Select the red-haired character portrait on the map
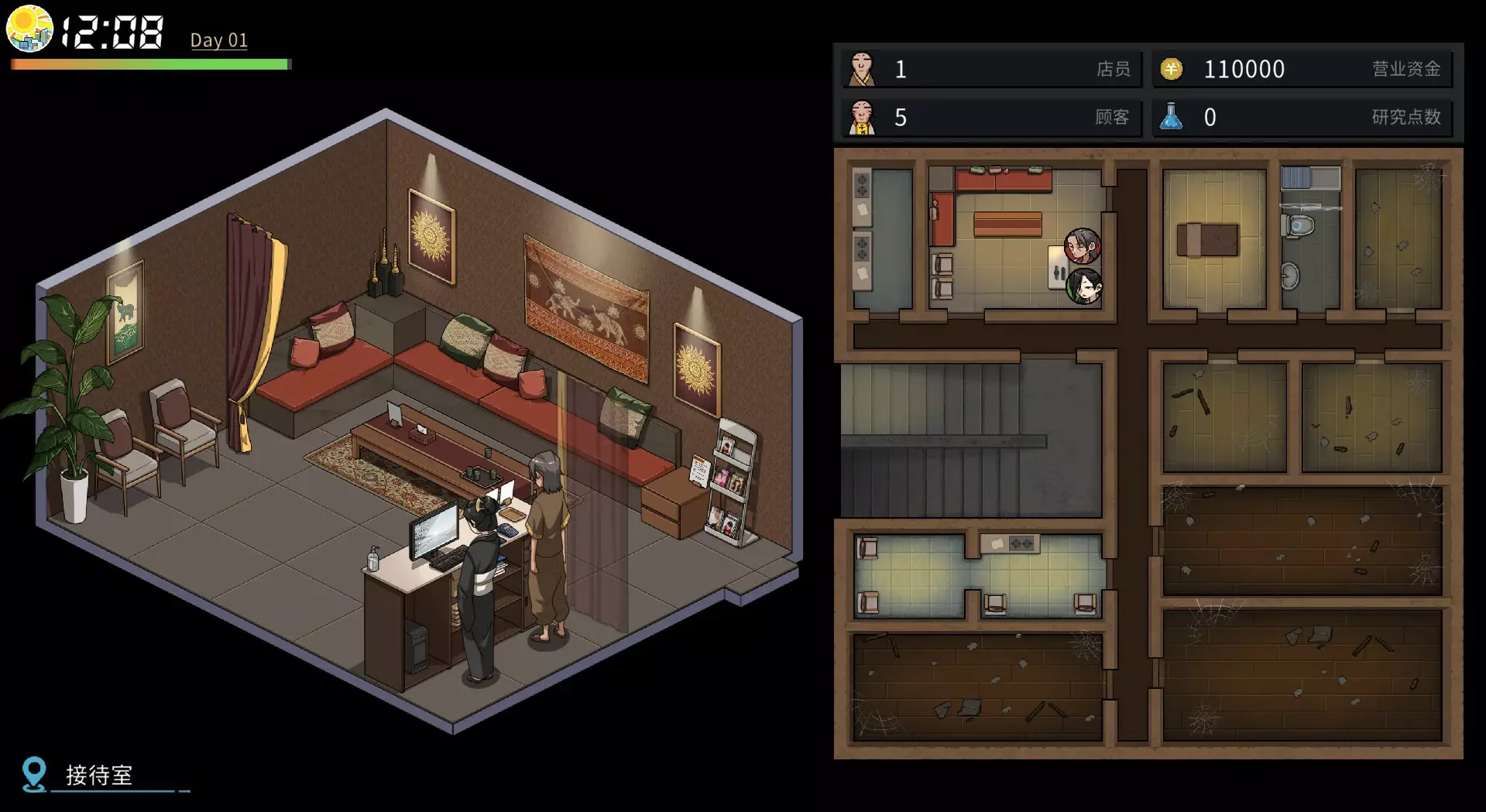 pos(1082,246)
